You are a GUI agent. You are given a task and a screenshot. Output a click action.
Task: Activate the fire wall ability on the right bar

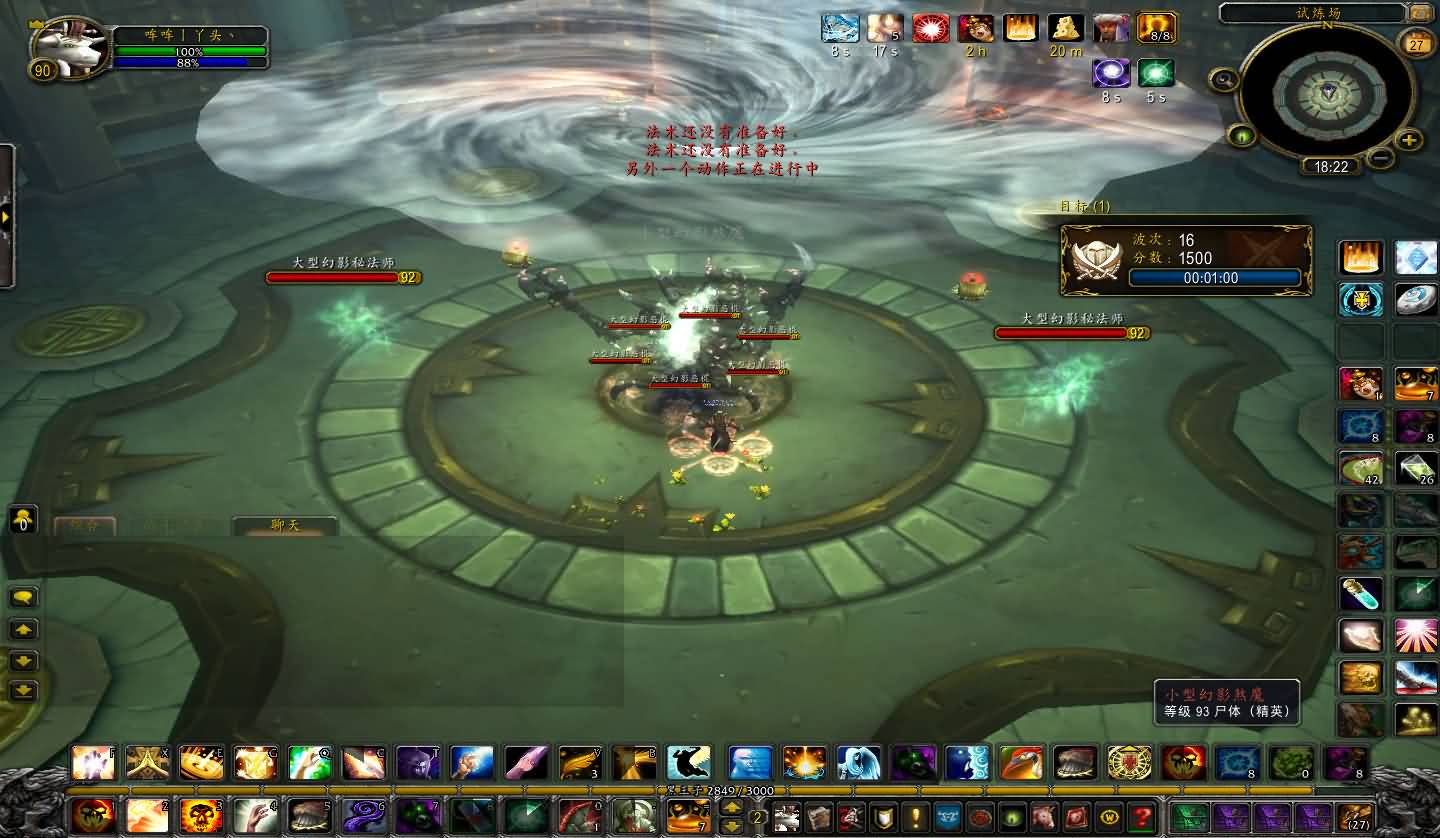click(1361, 258)
